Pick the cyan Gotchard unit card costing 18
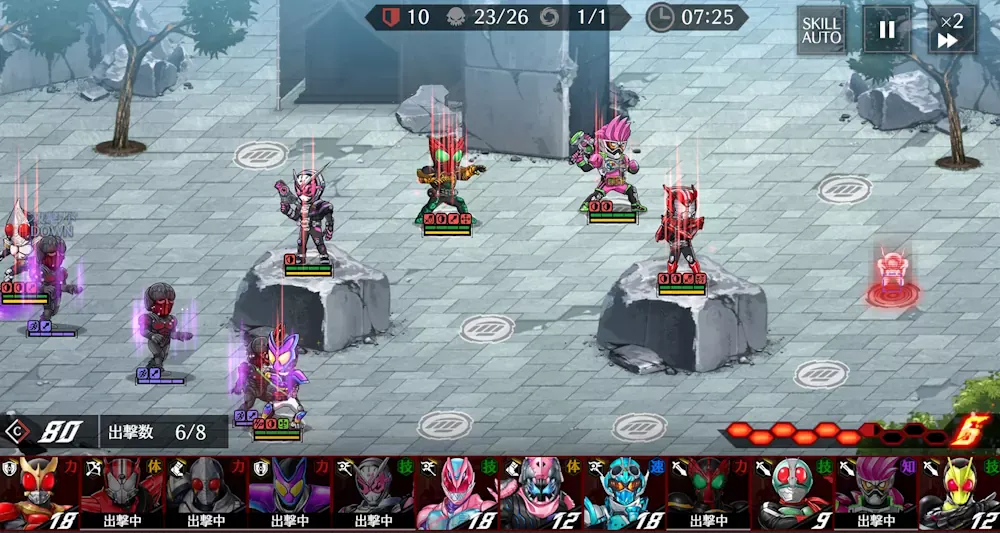This screenshot has width=1000, height=533. [x=623, y=492]
